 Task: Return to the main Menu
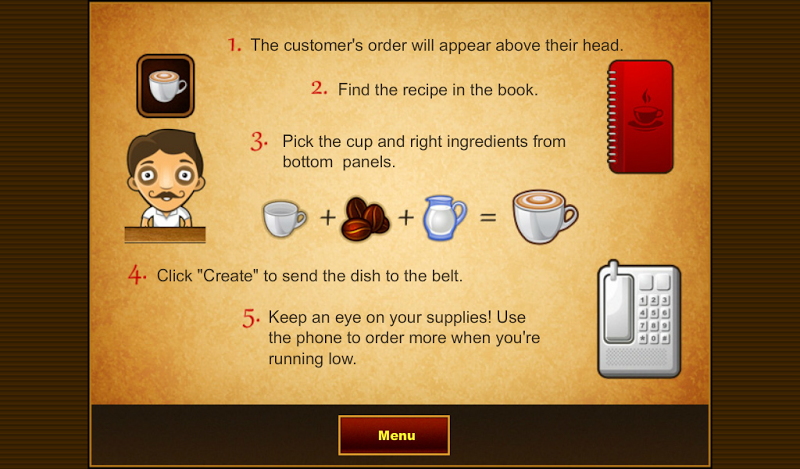(x=395, y=436)
